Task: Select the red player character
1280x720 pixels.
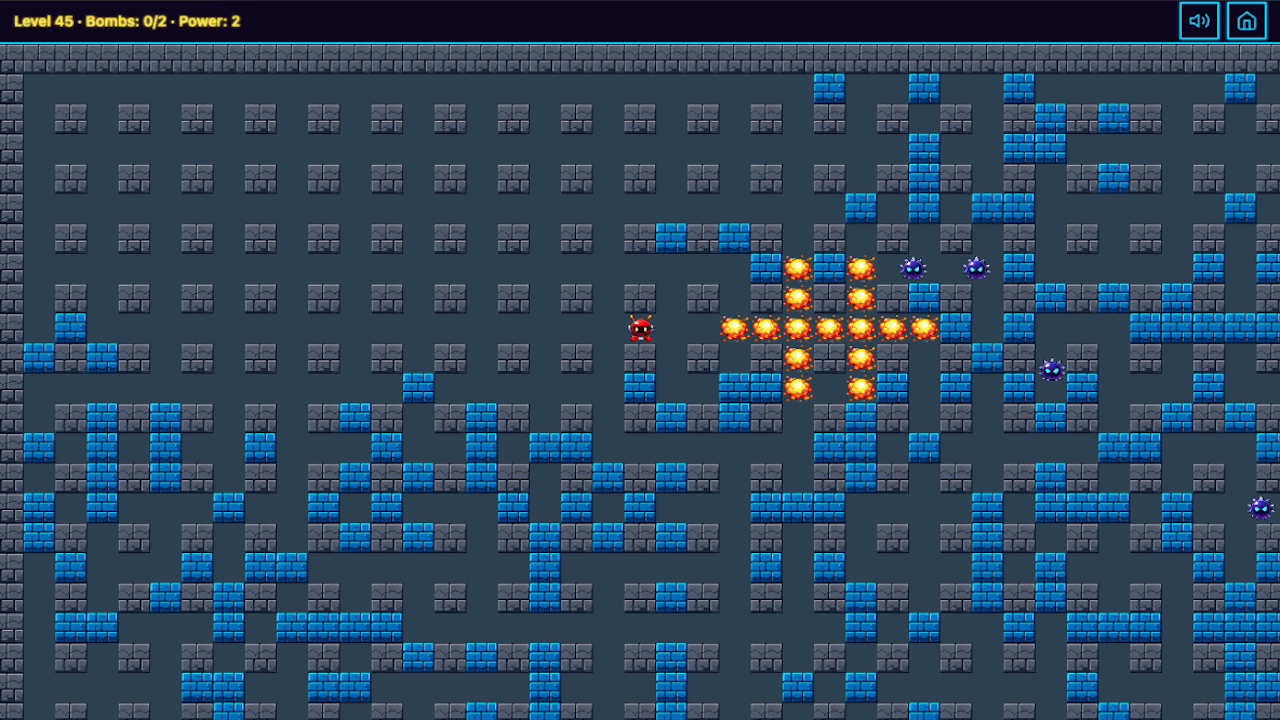Action: [641, 328]
